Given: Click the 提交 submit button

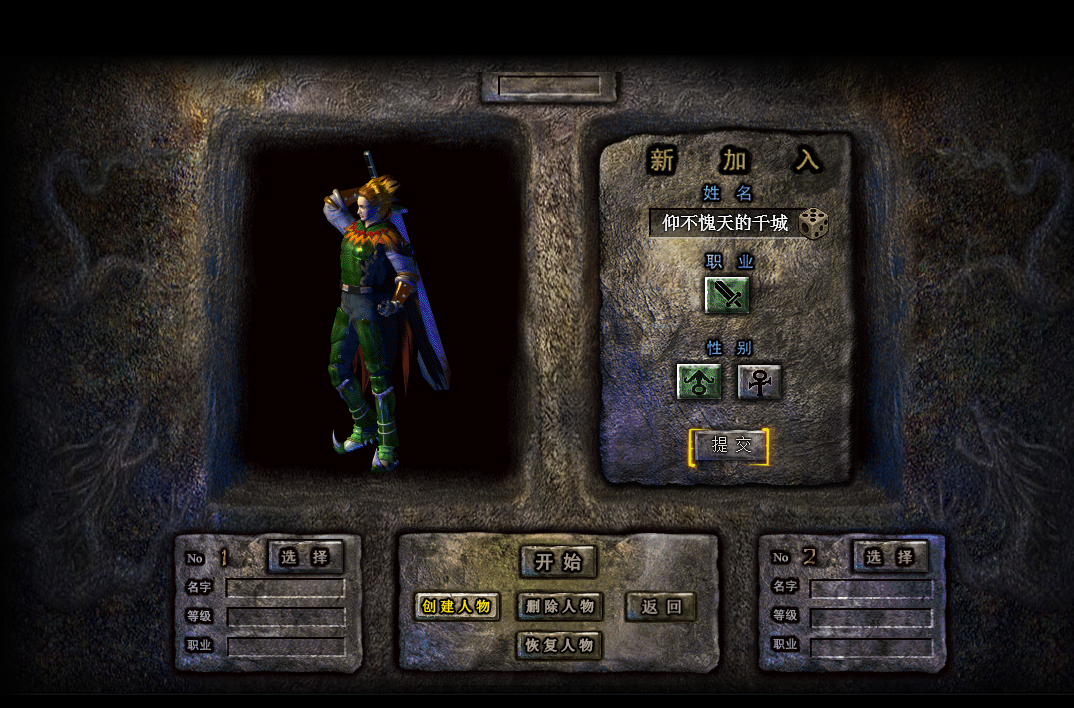Looking at the screenshot, I should [x=730, y=446].
